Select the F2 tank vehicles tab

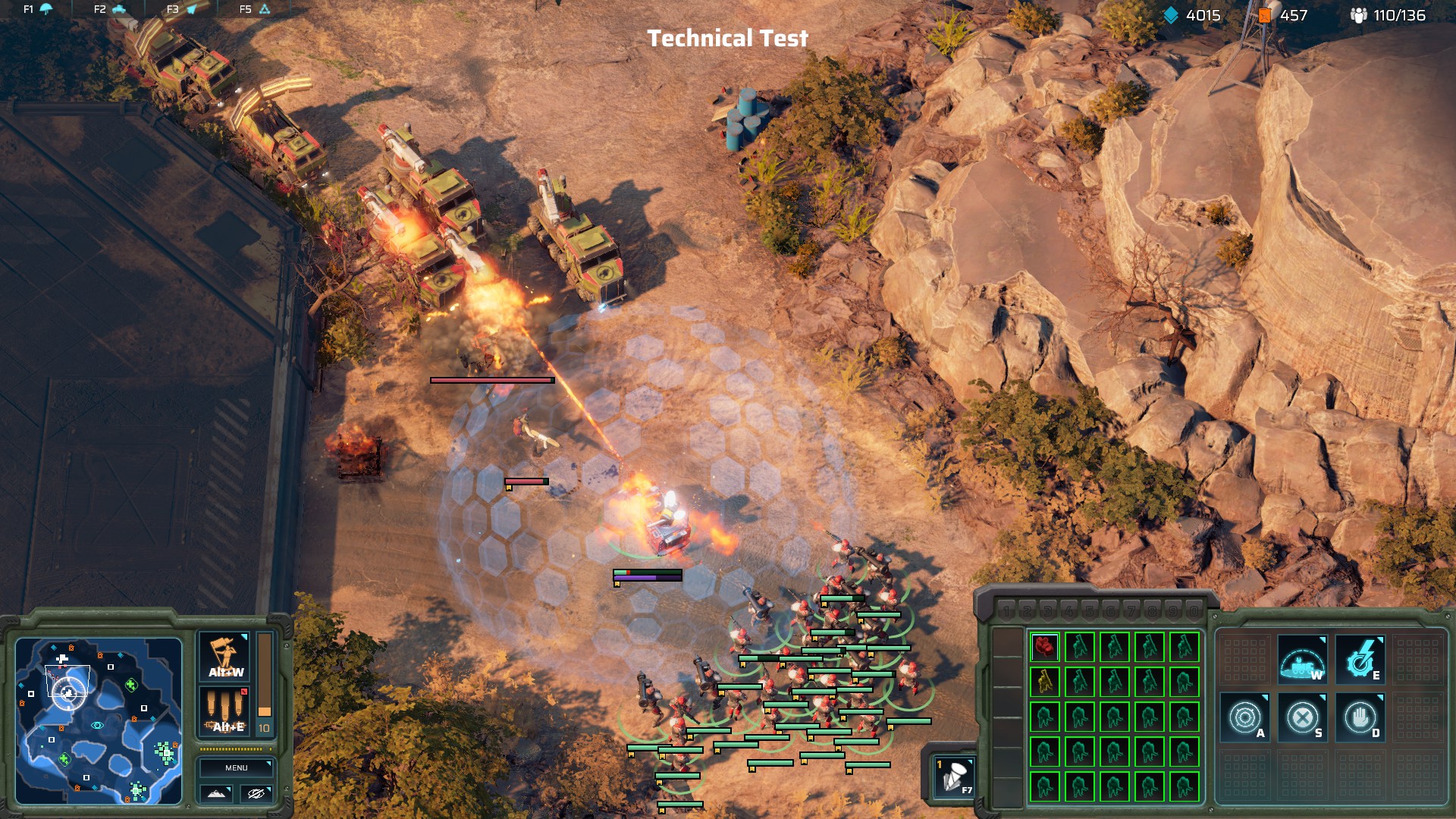pos(110,9)
